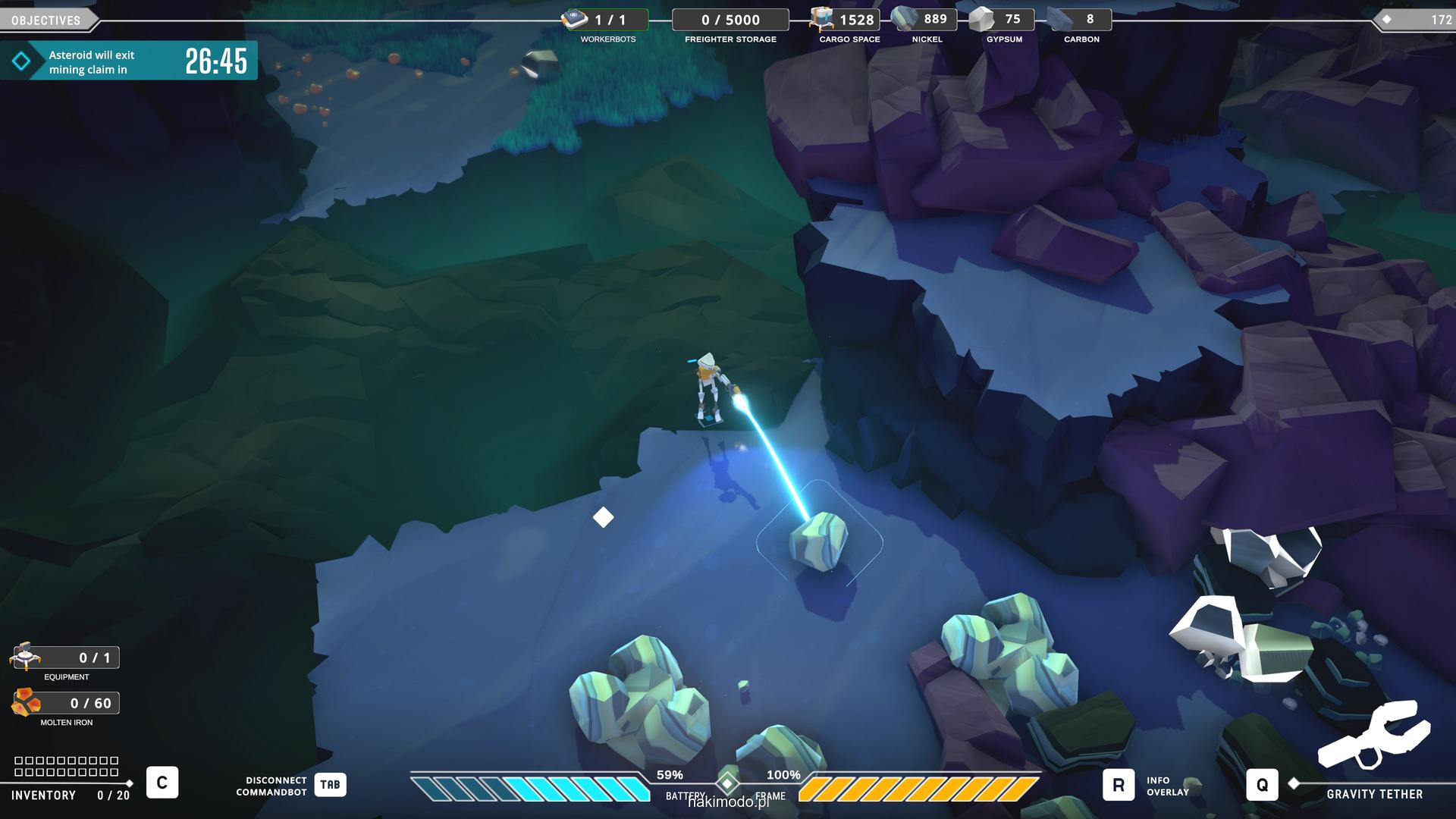The width and height of the screenshot is (1456, 819).
Task: Open the Cargo Space resource icon
Action: (x=821, y=19)
